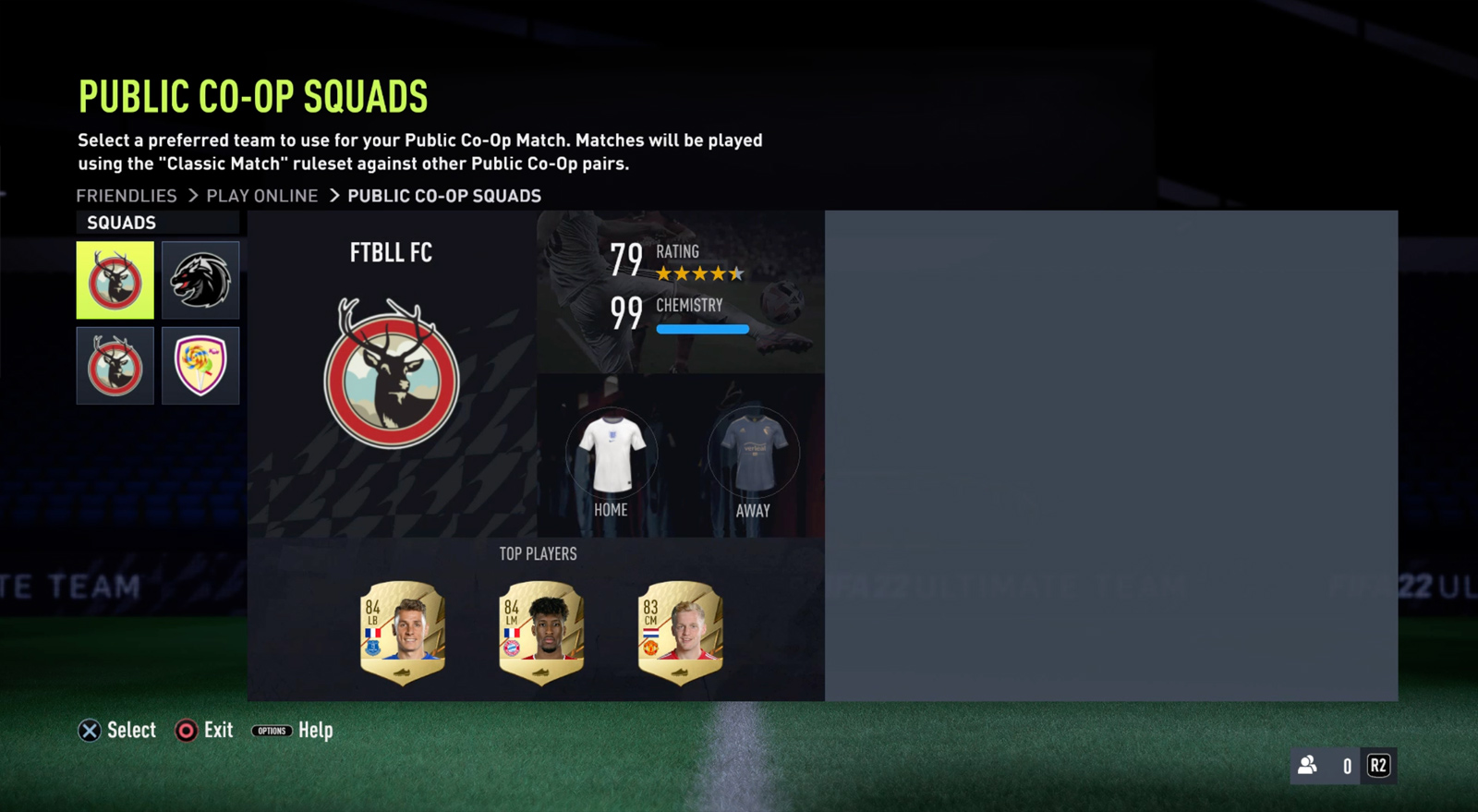Open the friends list via the players icon
Screen dimensions: 1478x812
(x=1307, y=765)
